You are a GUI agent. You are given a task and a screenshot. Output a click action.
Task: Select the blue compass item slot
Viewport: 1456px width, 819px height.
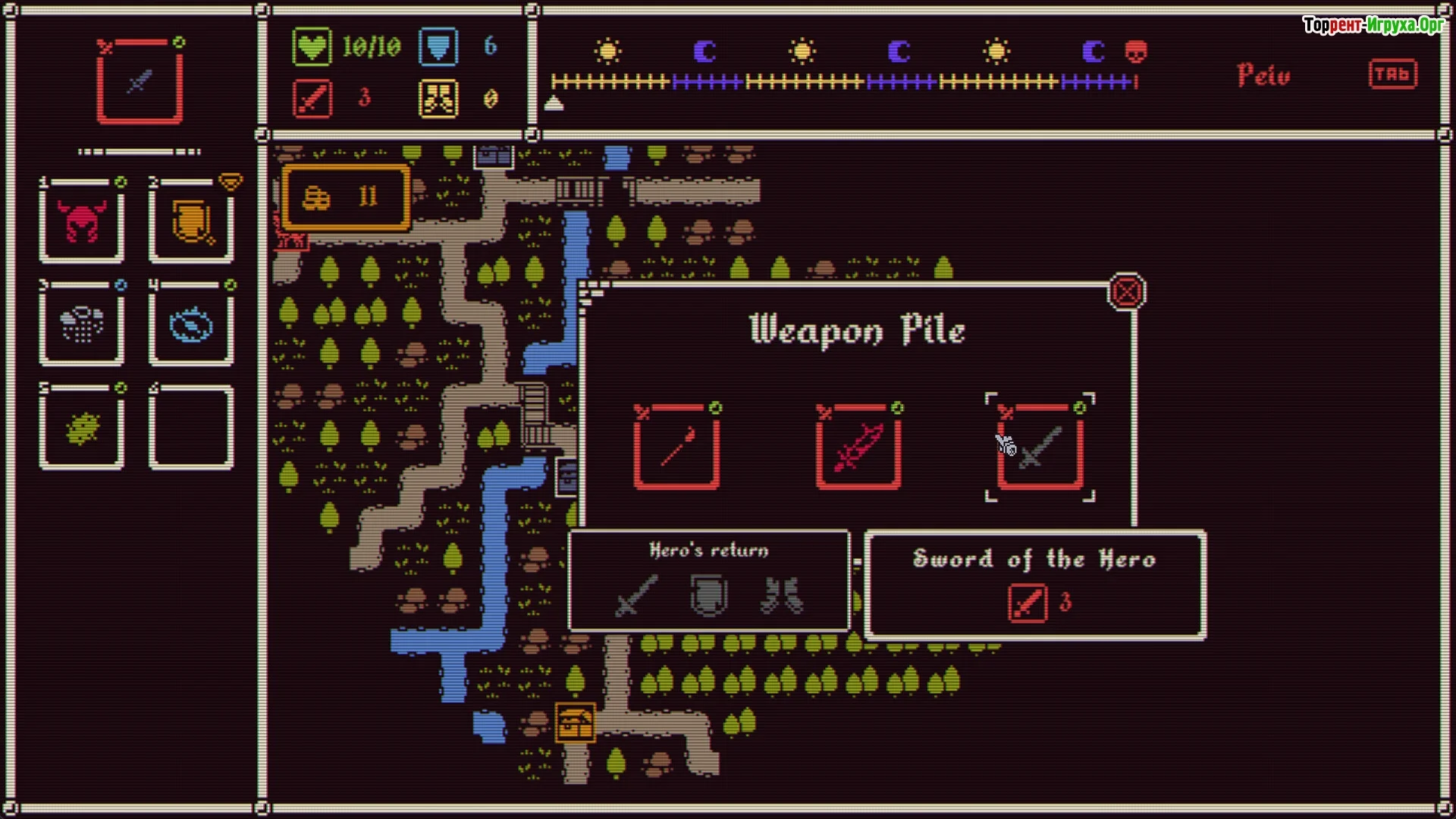[x=191, y=325]
